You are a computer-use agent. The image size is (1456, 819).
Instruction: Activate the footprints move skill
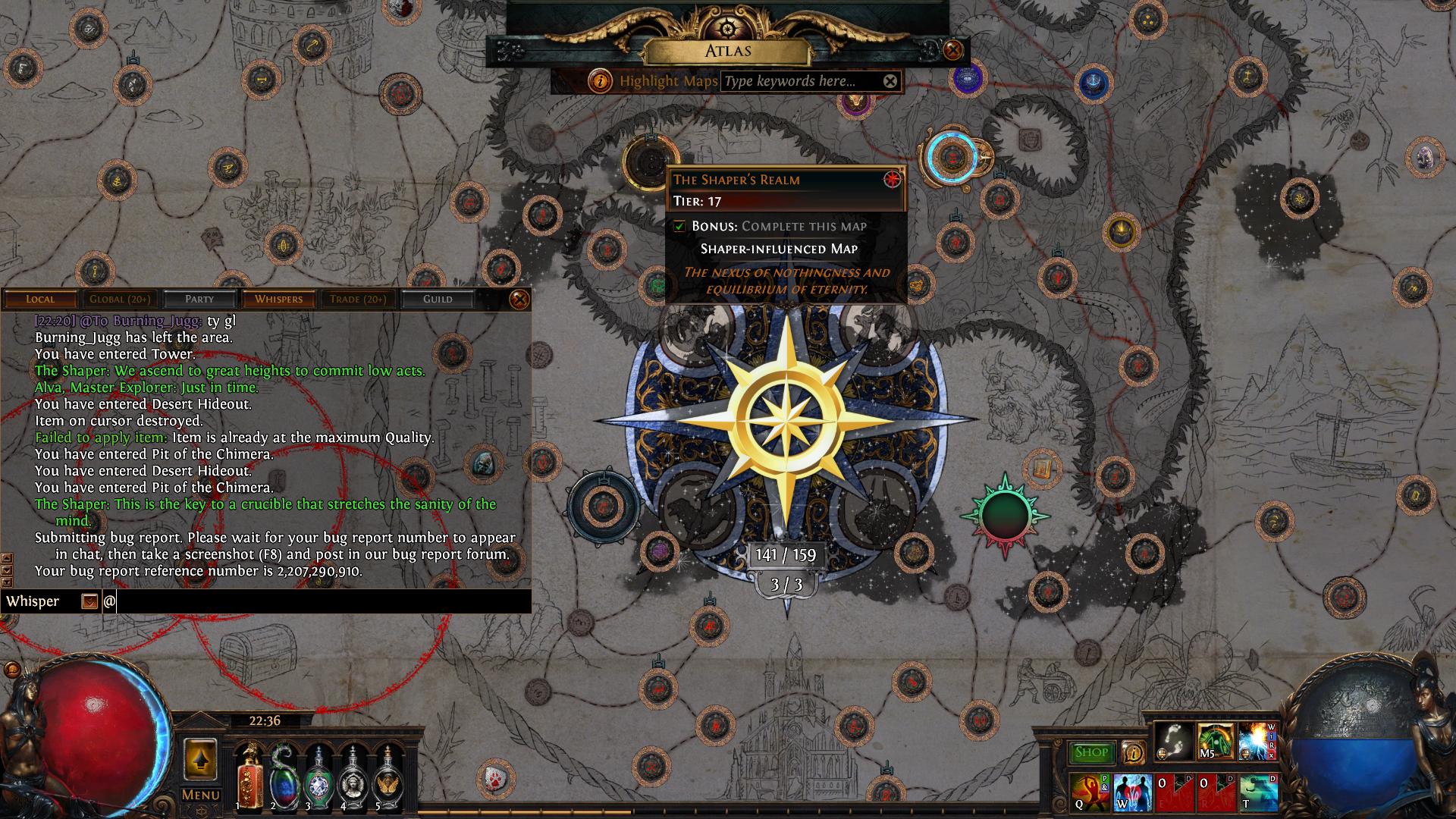(x=1172, y=741)
